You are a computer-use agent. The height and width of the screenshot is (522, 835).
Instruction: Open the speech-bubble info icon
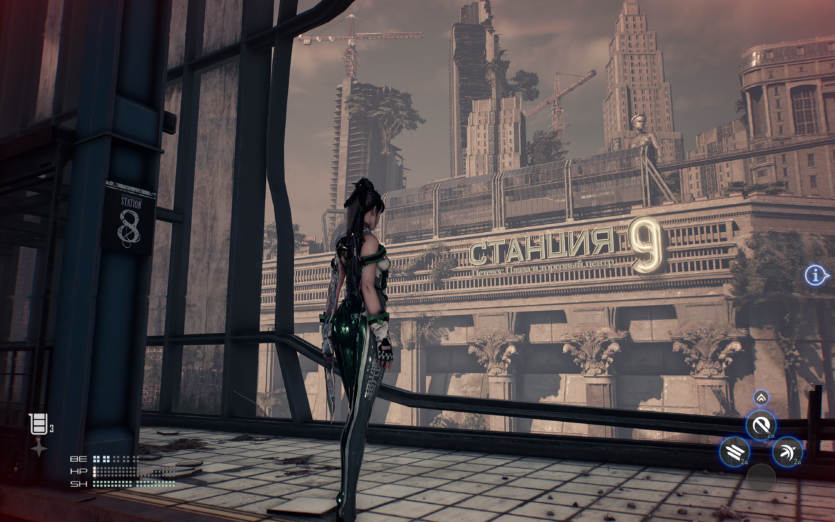pyautogui.click(x=816, y=275)
